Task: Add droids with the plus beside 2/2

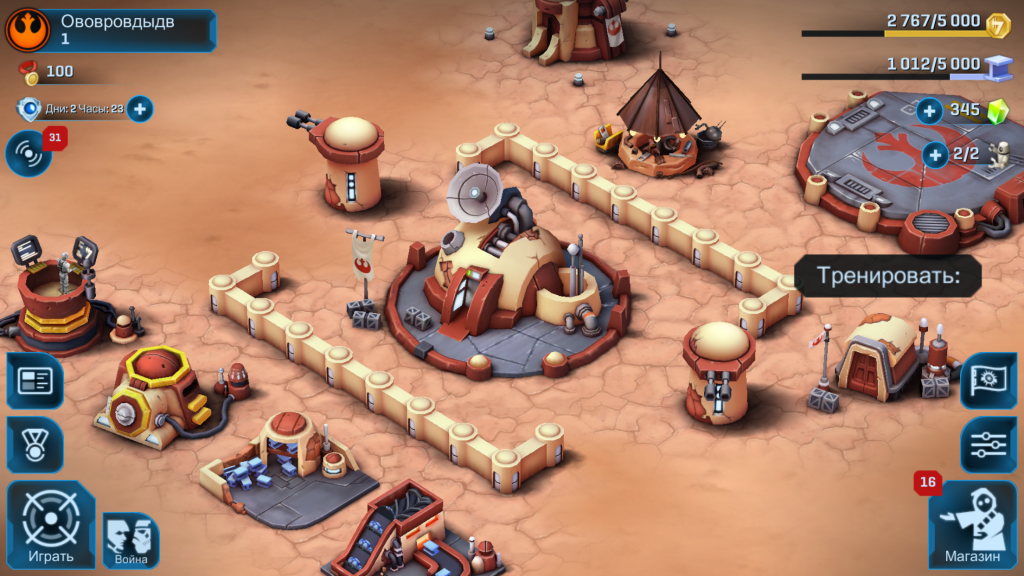Action: click(x=935, y=154)
